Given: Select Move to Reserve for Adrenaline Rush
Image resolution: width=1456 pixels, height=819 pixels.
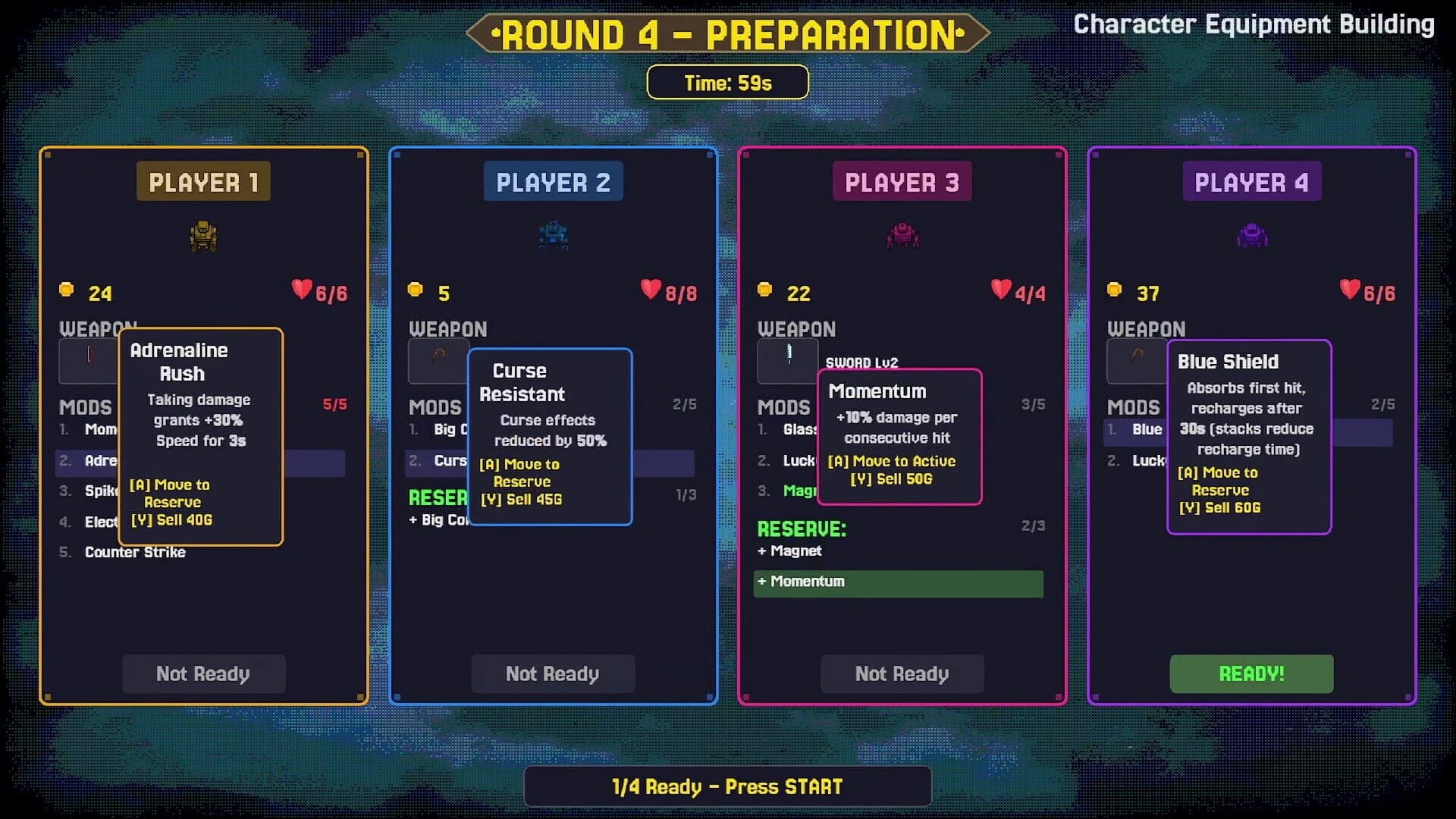Looking at the screenshot, I should pyautogui.click(x=171, y=493).
